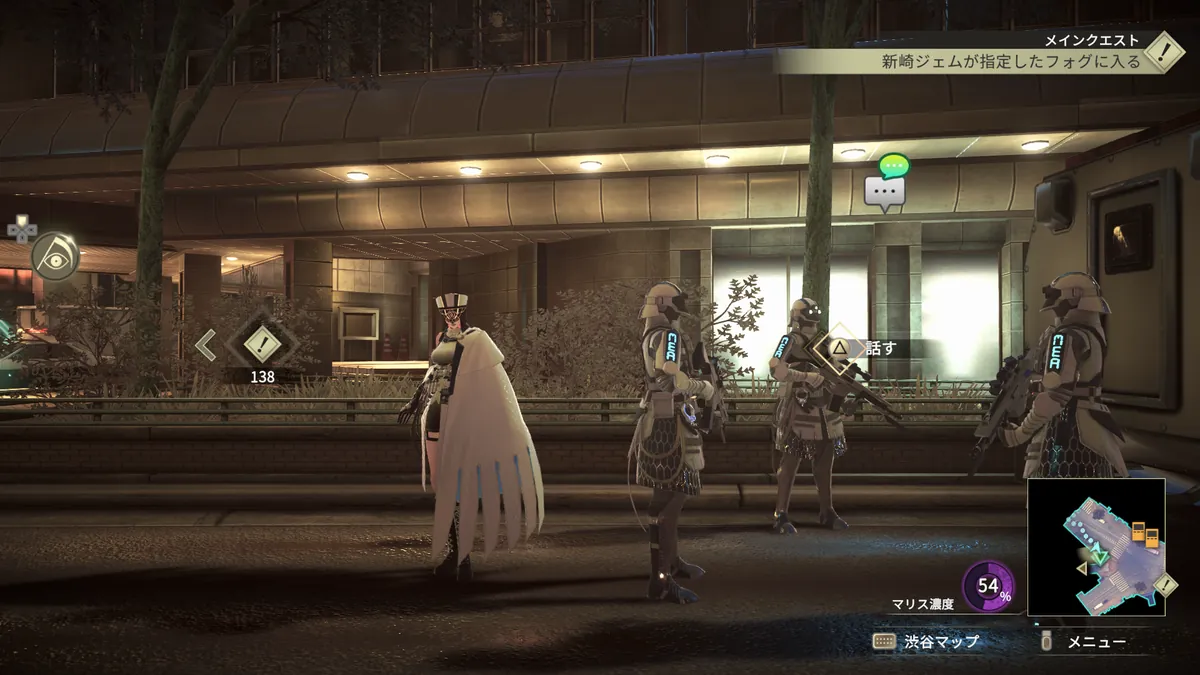Viewport: 1200px width, 675px height.
Task: Open the 渋谷マップ map
Action: pyautogui.click(x=925, y=642)
